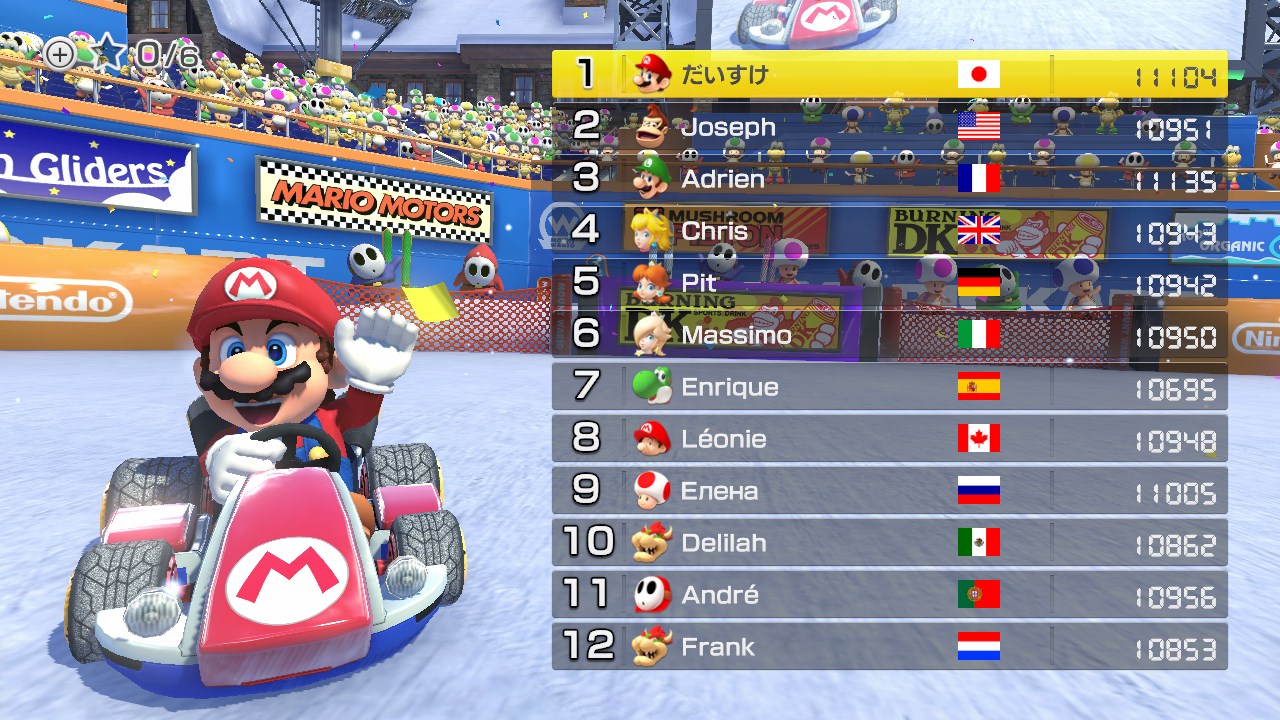
Task: Select André's row in the results
Action: coord(889,595)
